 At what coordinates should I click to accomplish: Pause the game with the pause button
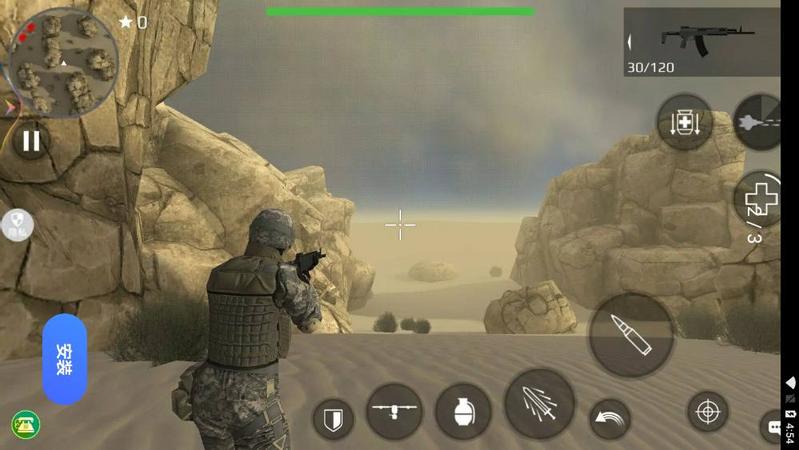[31, 140]
